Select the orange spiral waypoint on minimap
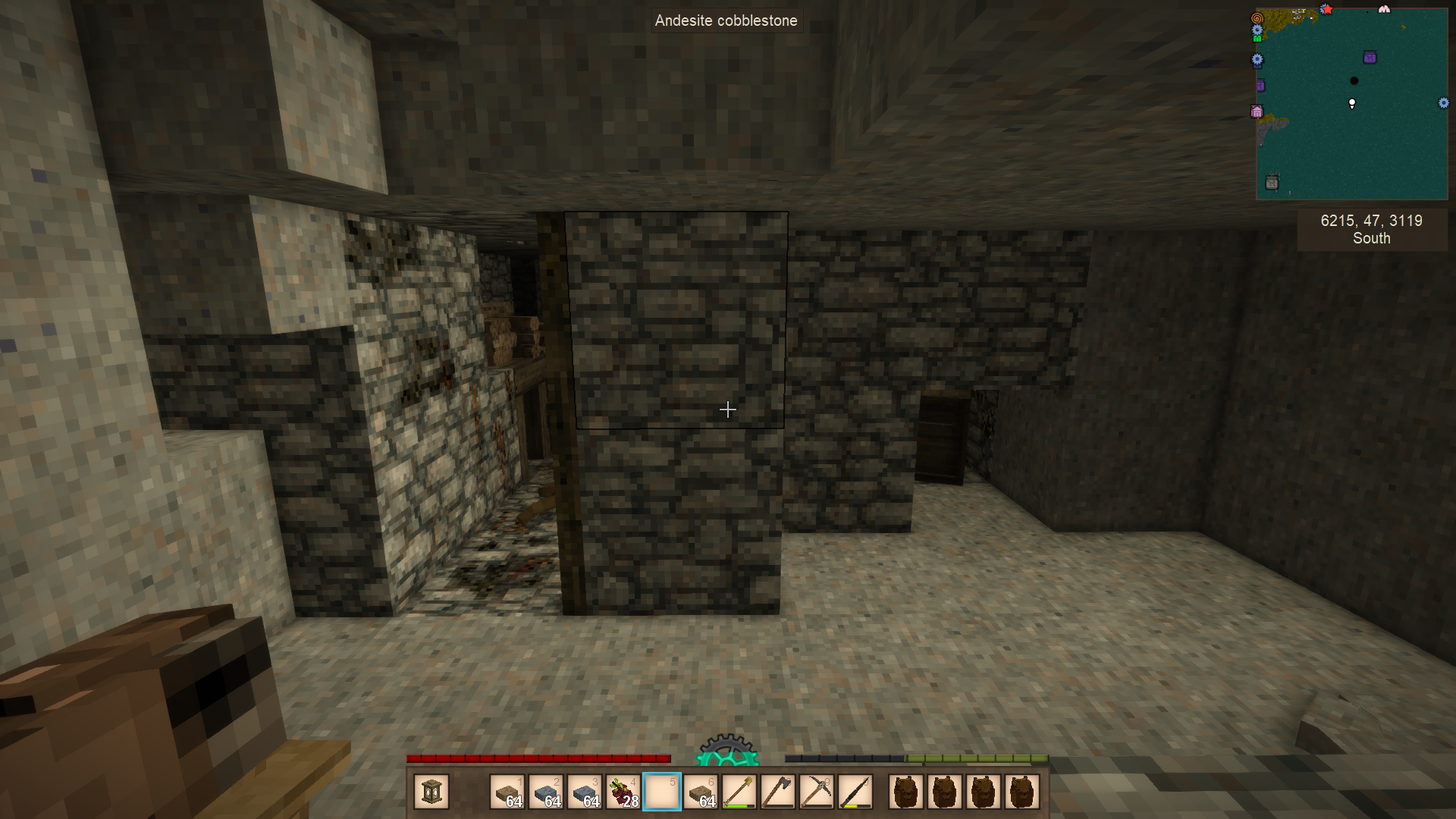 (1257, 17)
